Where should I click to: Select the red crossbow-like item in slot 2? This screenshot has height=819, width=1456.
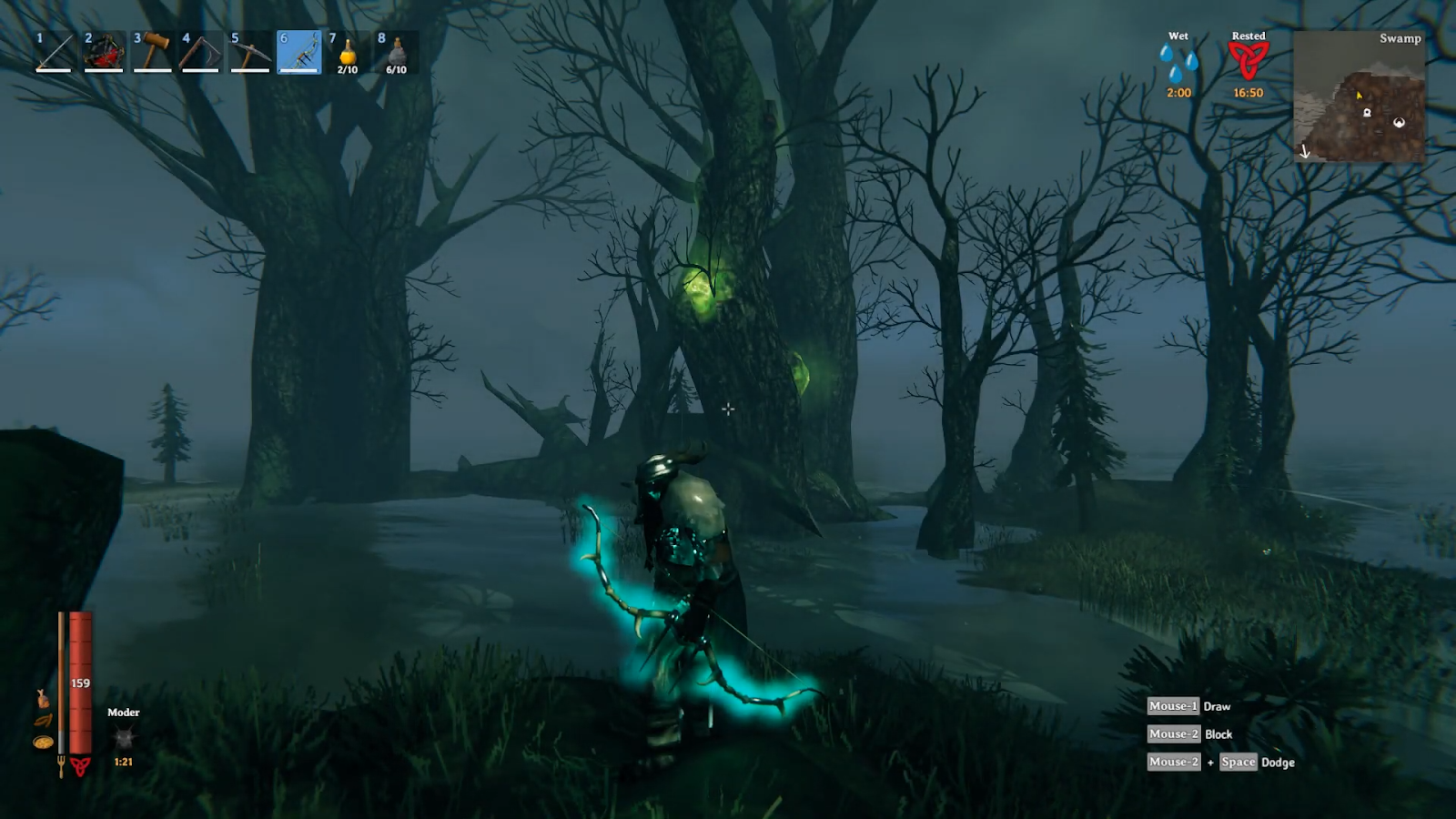point(104,53)
